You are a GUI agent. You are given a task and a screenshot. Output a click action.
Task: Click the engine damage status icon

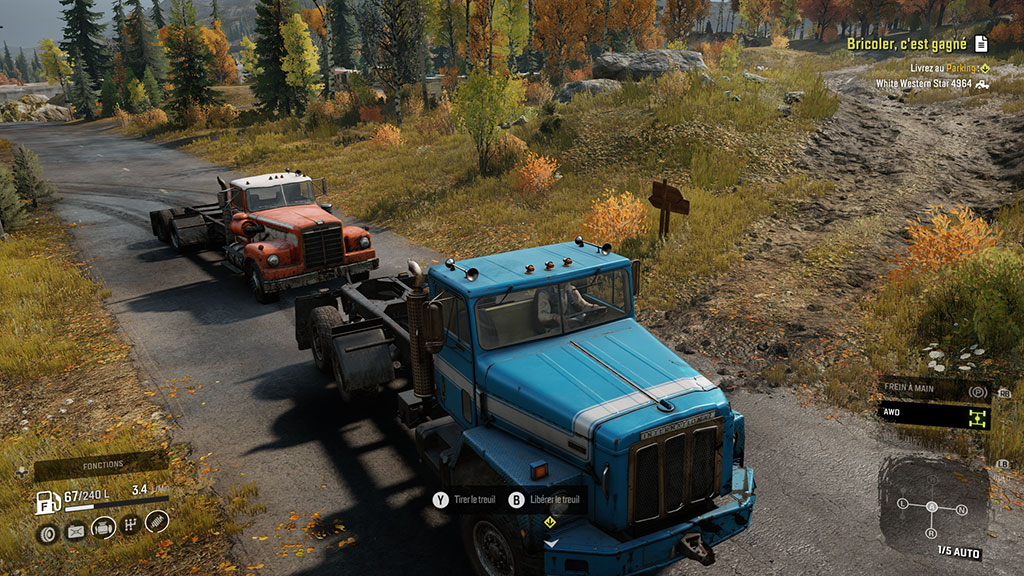(103, 528)
